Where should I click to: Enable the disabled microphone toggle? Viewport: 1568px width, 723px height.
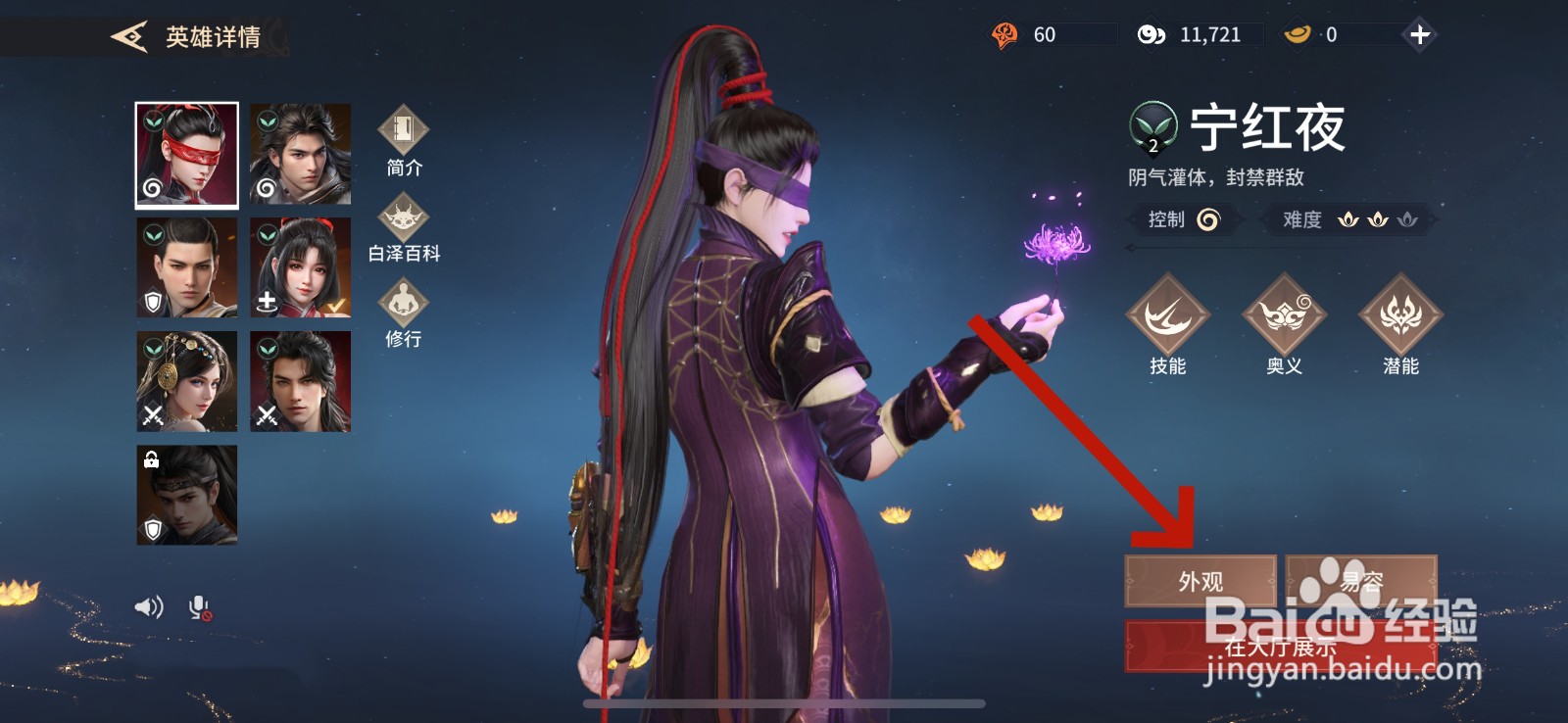click(x=199, y=607)
